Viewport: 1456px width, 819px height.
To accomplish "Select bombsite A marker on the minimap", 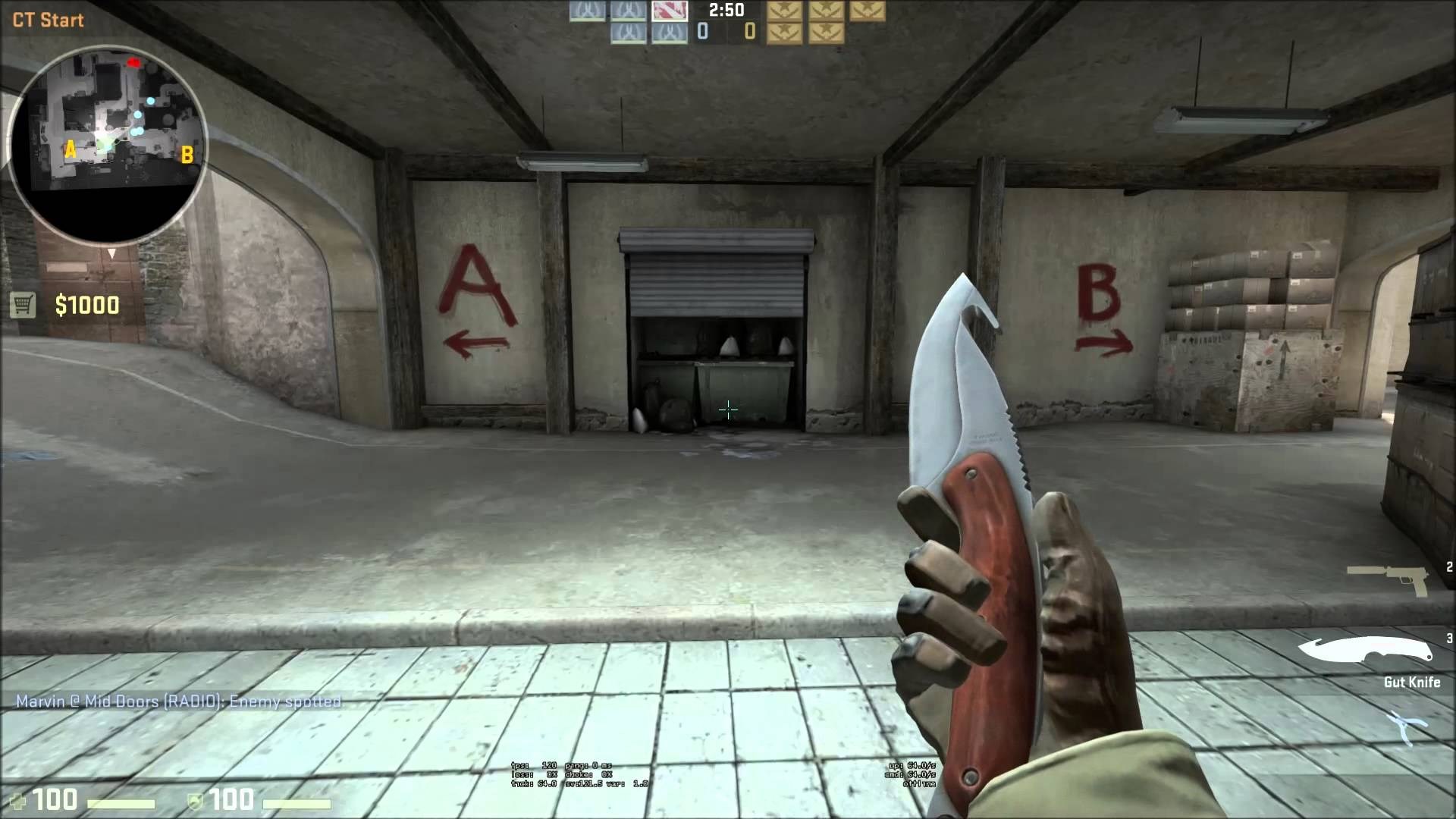I will click(x=71, y=149).
